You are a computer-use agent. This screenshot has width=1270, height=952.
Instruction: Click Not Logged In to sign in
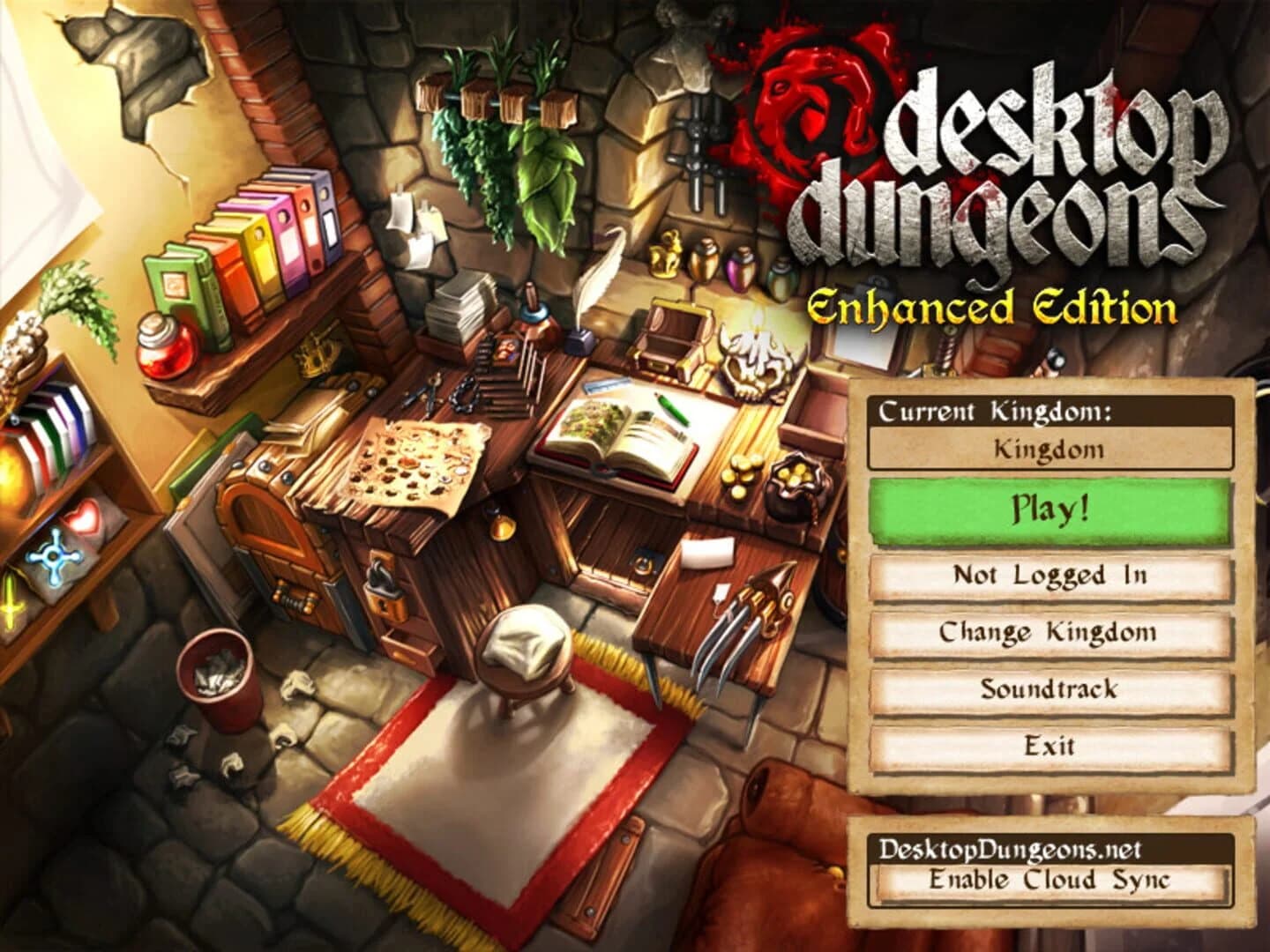click(1050, 576)
